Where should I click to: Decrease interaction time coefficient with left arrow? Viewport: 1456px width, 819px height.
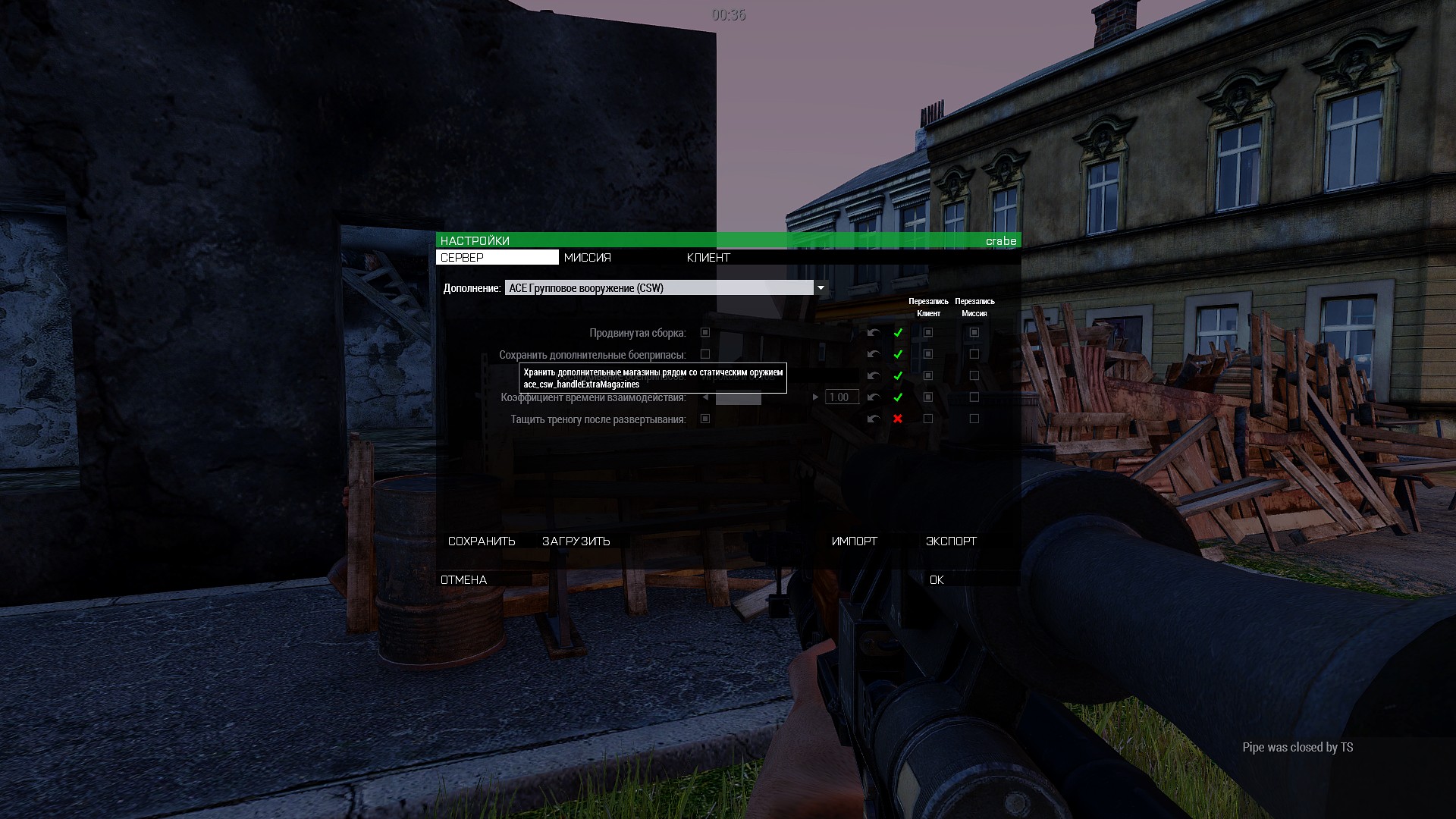coord(705,397)
